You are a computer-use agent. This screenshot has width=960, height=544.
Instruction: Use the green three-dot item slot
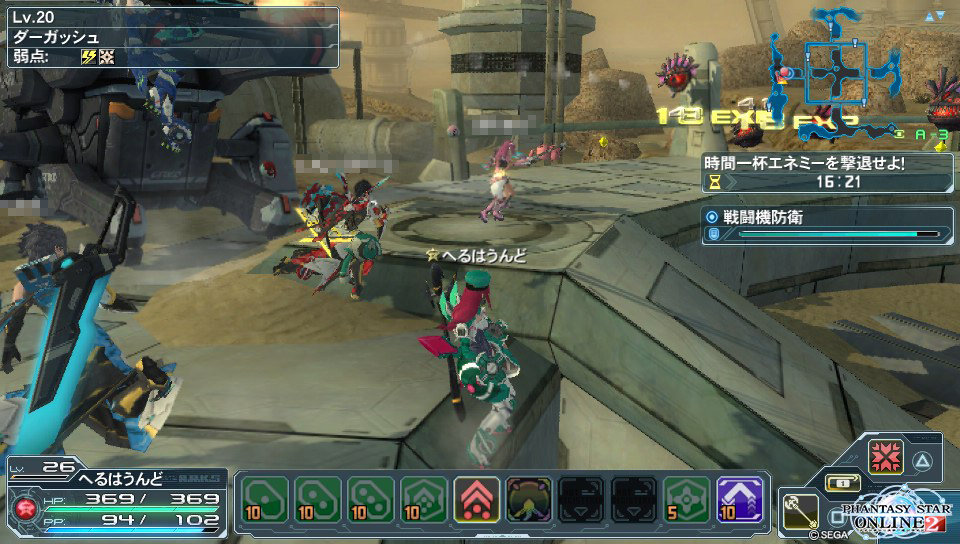pyautogui.click(x=370, y=500)
